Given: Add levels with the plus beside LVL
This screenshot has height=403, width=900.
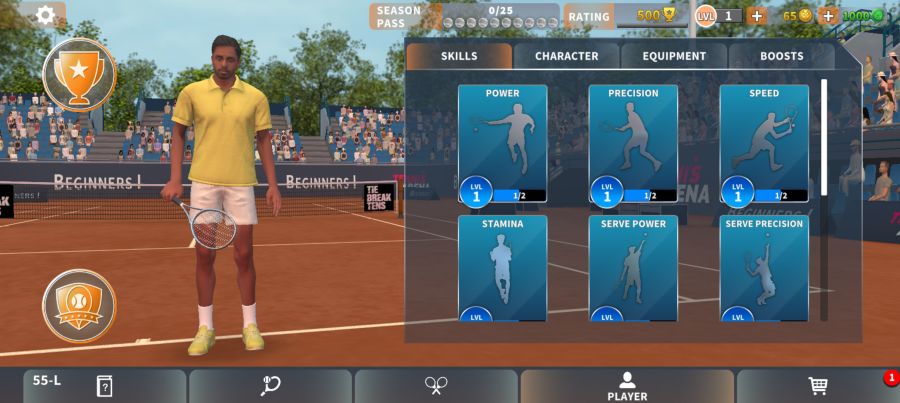Looking at the screenshot, I should 757,15.
